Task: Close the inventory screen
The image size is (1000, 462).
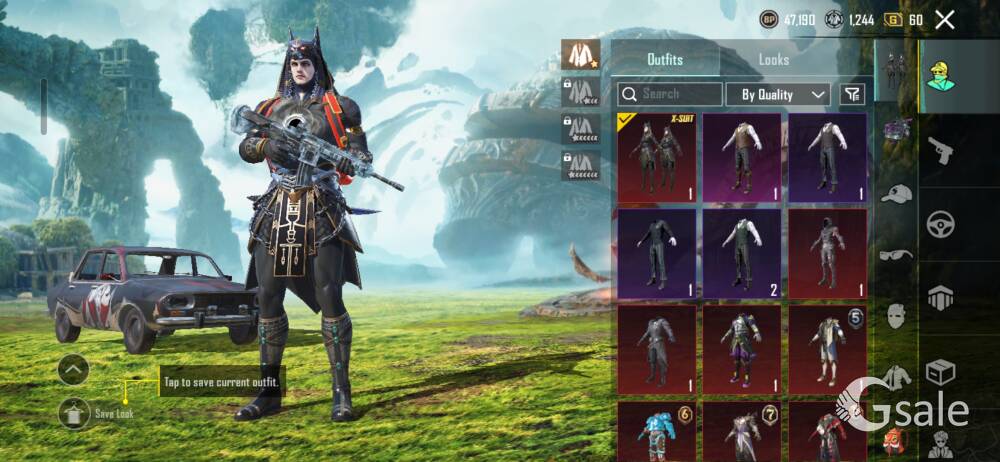Action: (x=945, y=19)
